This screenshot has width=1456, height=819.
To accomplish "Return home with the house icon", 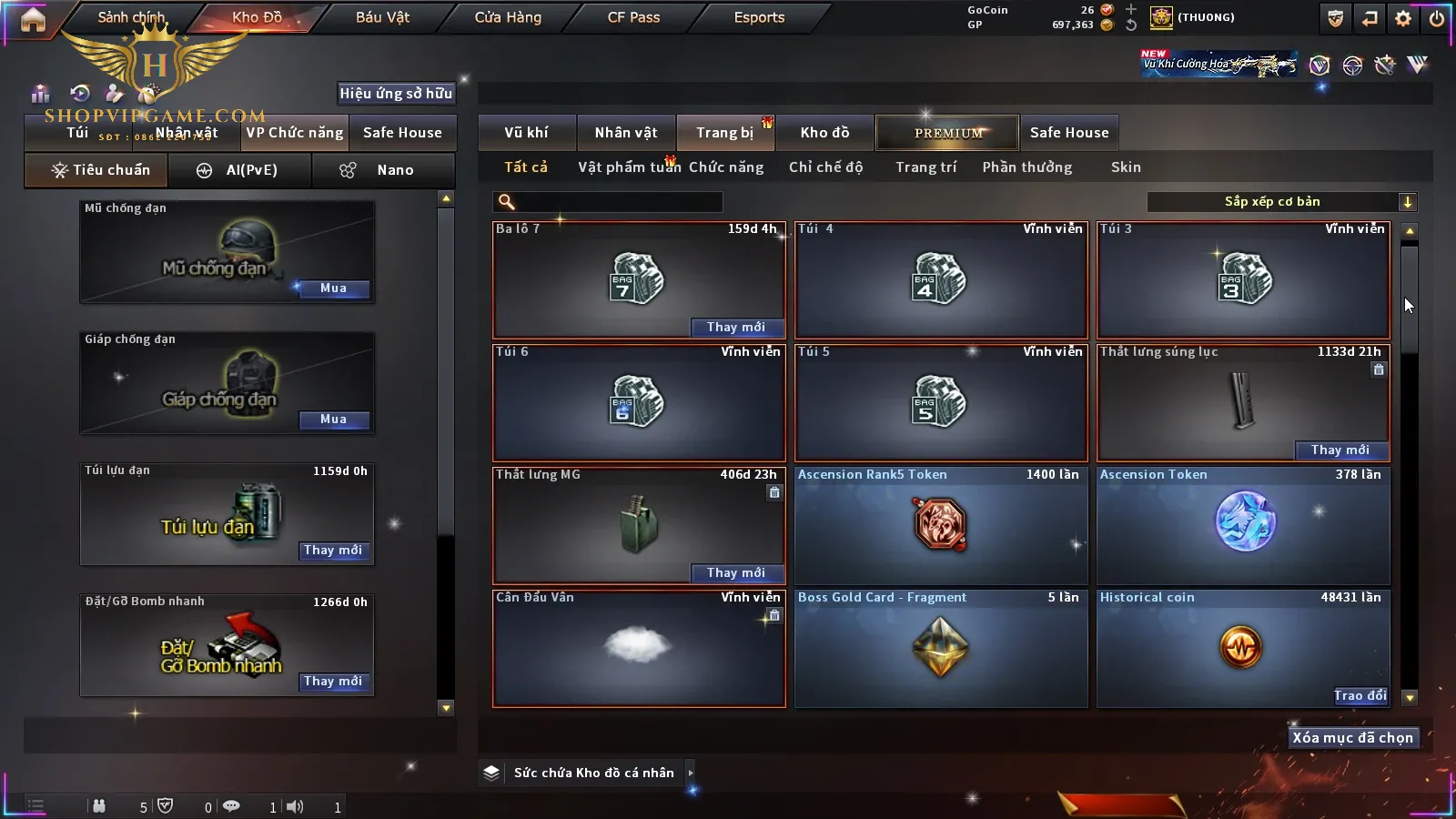I will tap(33, 19).
